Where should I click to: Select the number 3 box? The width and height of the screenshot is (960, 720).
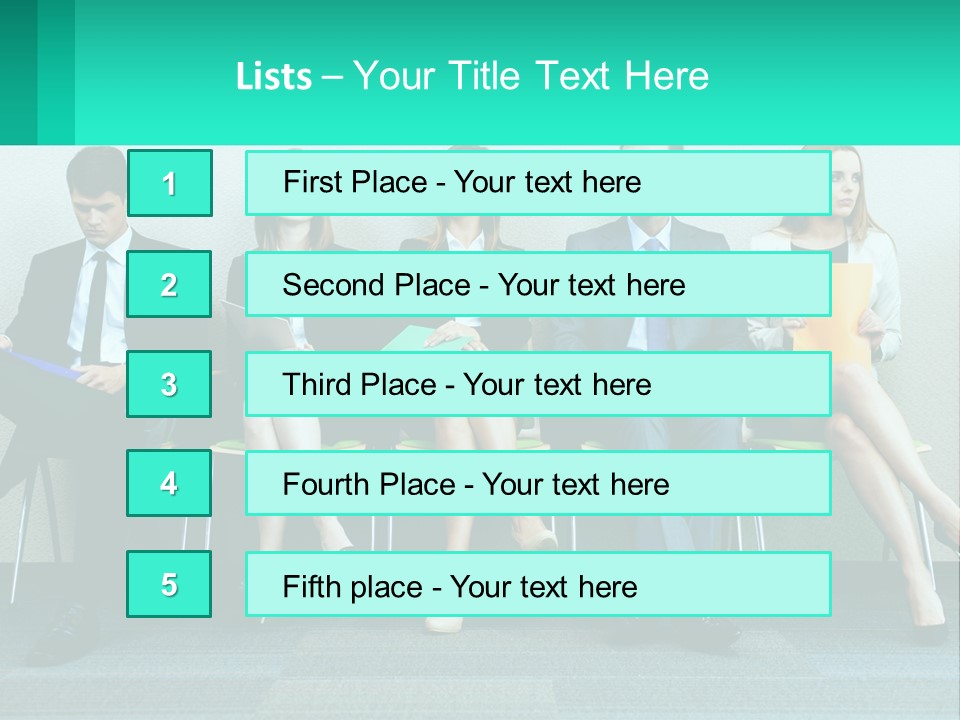(170, 384)
